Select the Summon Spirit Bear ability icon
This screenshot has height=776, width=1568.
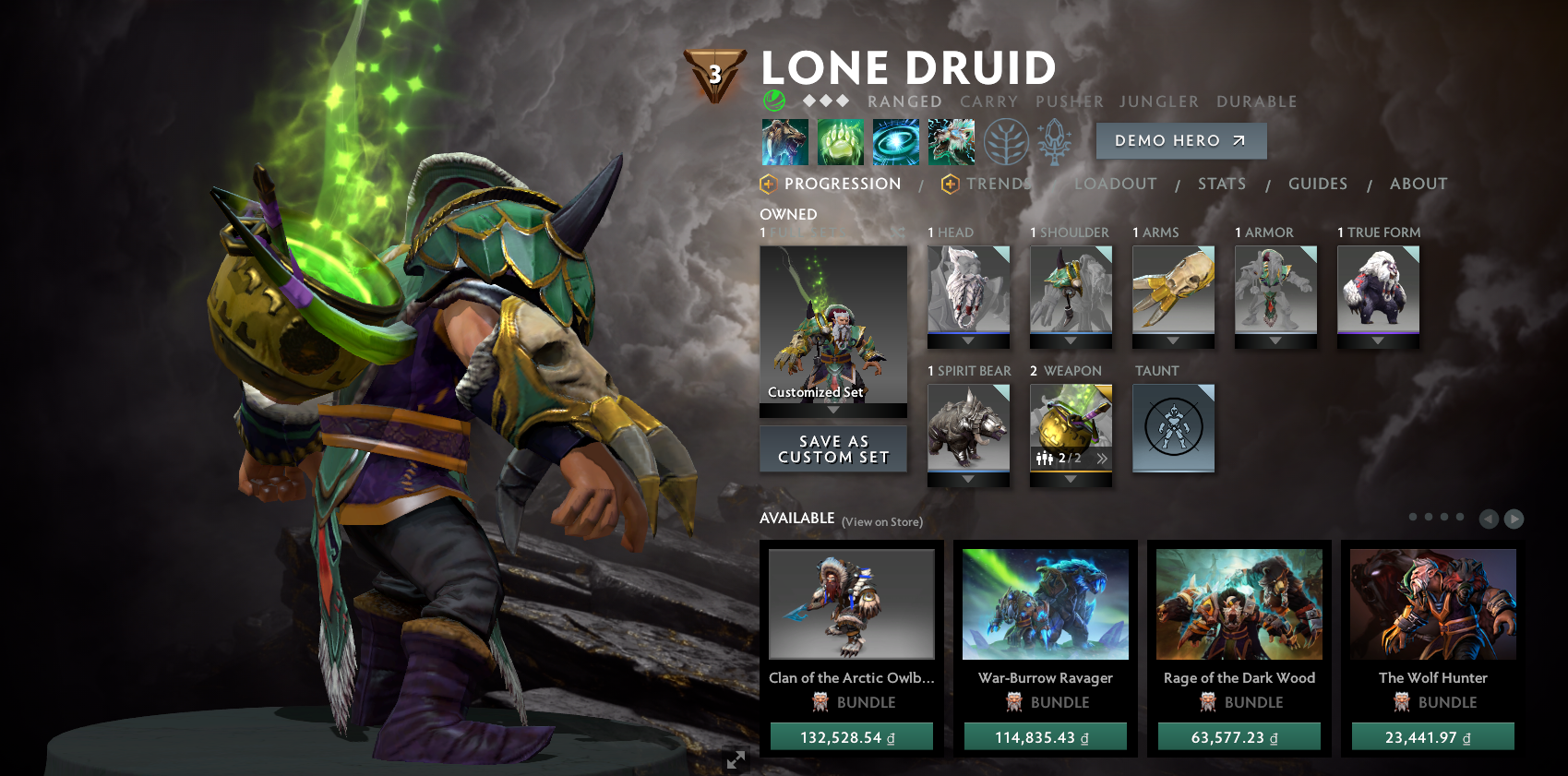pyautogui.click(x=785, y=141)
